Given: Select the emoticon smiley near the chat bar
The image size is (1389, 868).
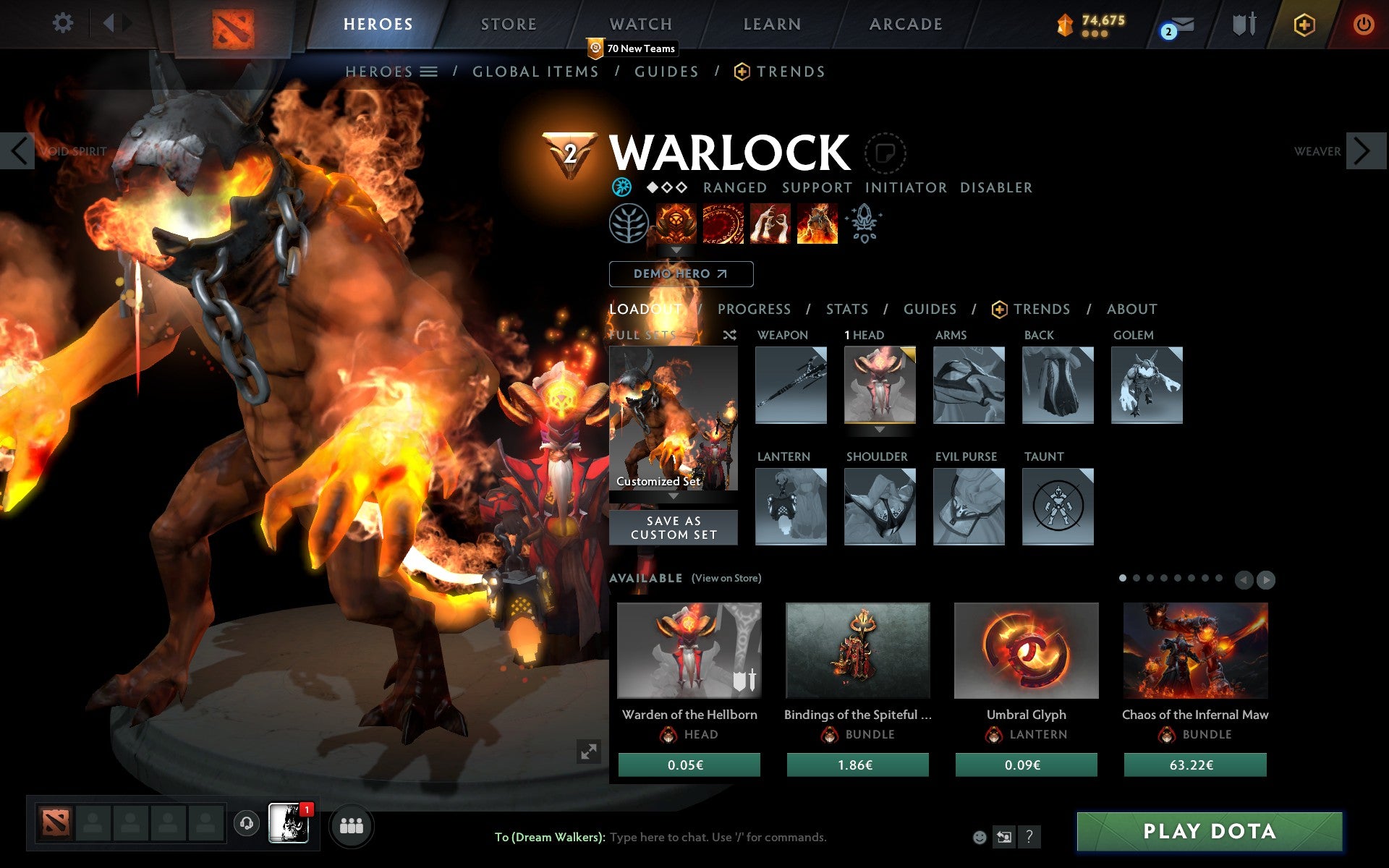Looking at the screenshot, I should click(980, 838).
